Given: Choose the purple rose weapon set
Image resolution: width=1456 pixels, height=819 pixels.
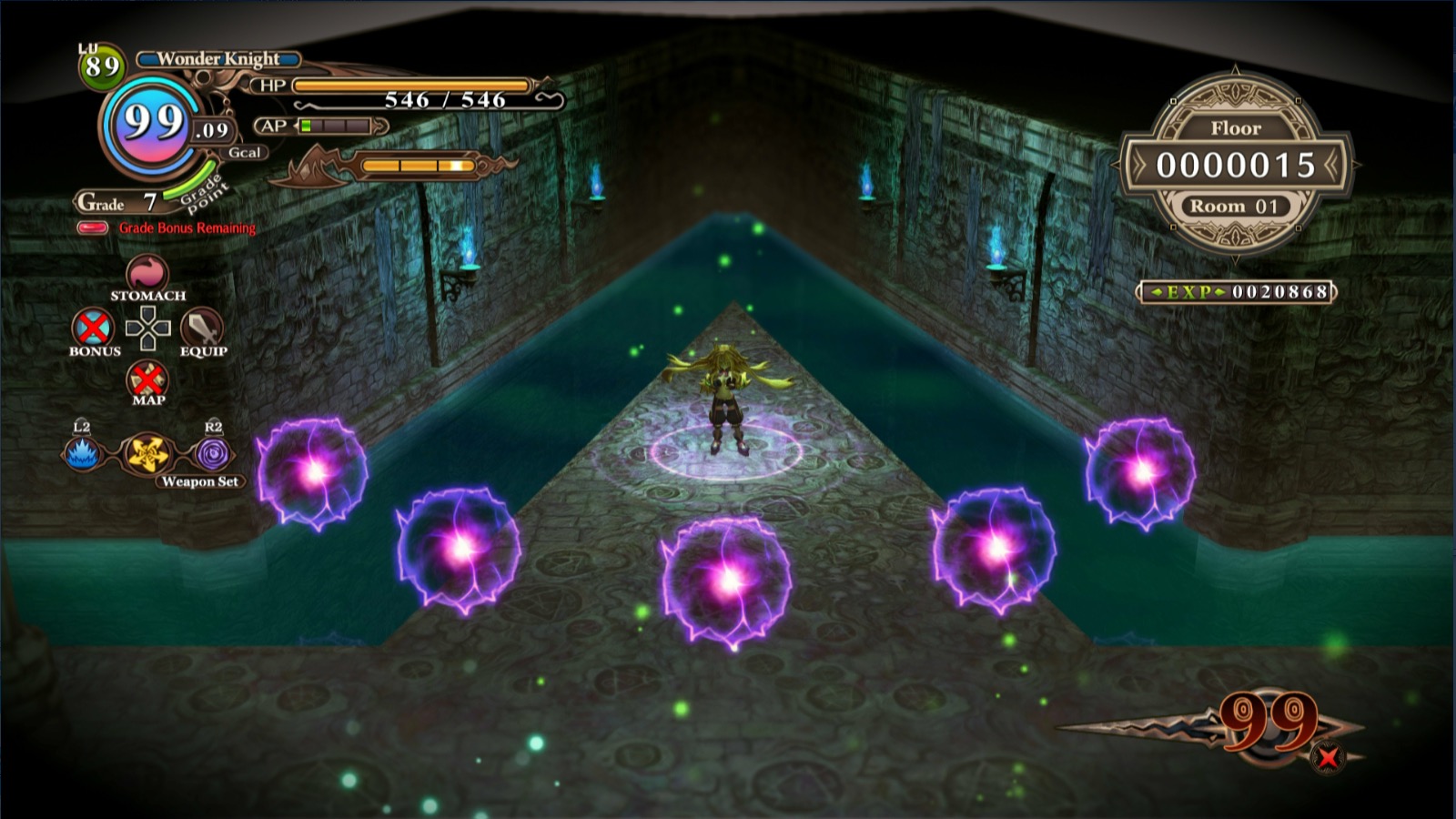Looking at the screenshot, I should tap(213, 453).
